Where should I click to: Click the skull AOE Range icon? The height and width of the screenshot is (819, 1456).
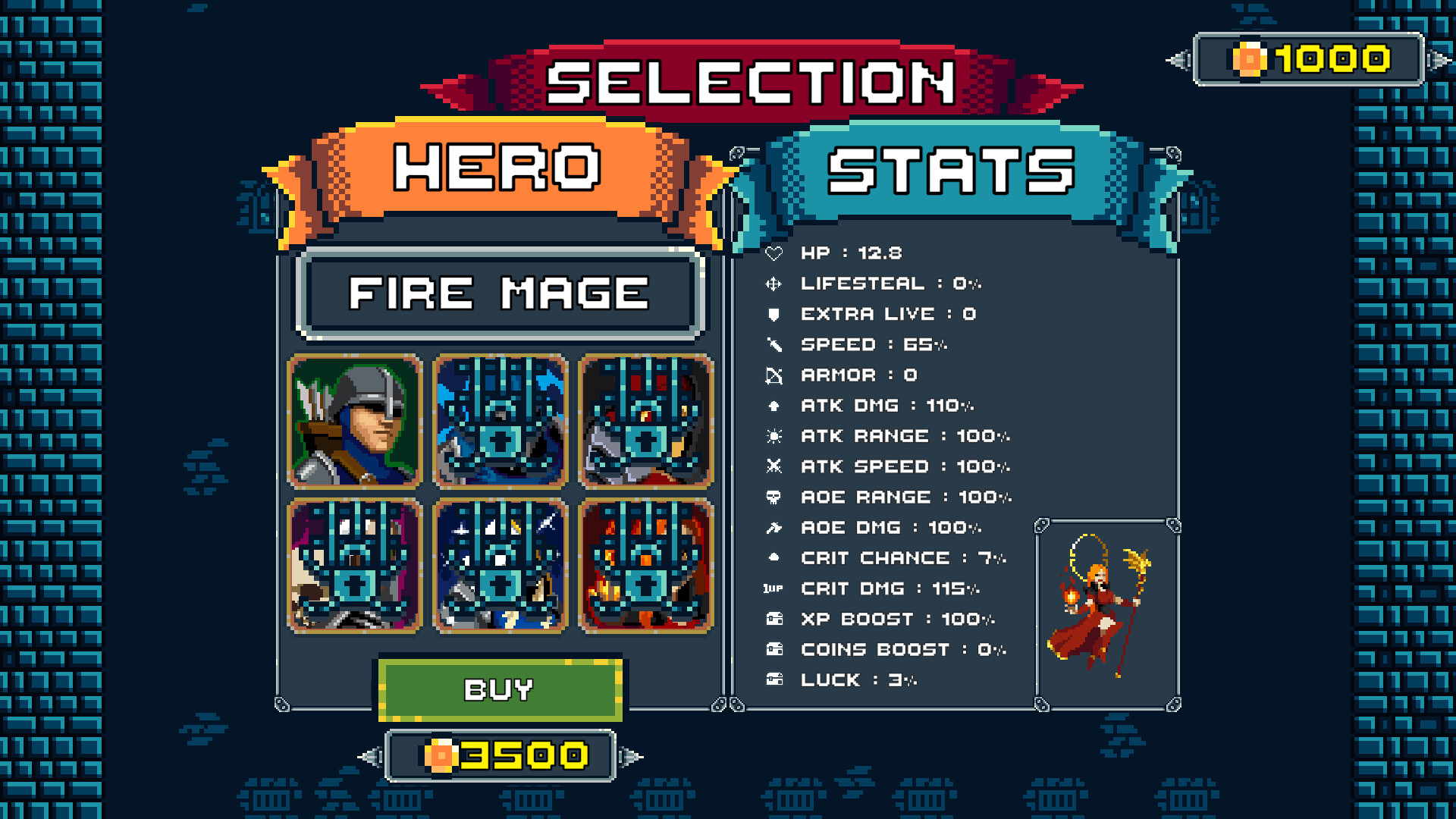pyautogui.click(x=775, y=497)
